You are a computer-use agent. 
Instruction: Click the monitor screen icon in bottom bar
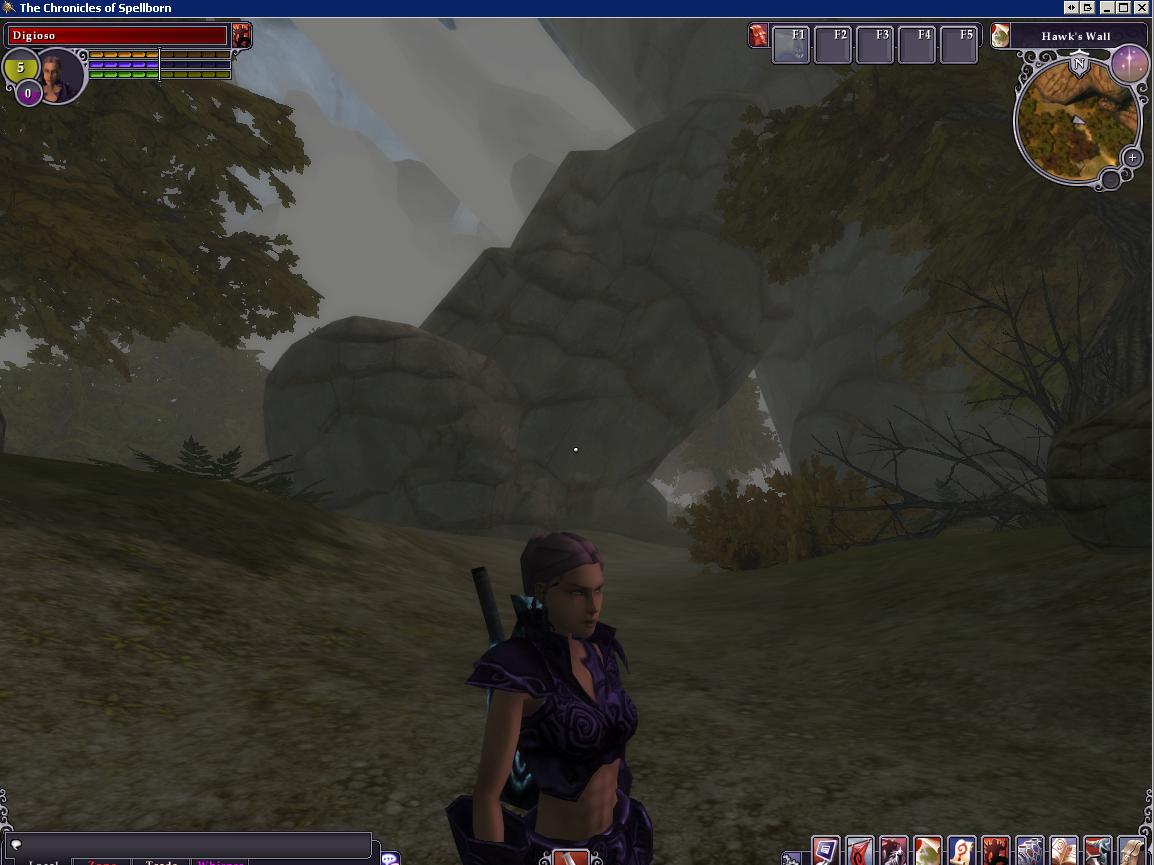tap(825, 851)
